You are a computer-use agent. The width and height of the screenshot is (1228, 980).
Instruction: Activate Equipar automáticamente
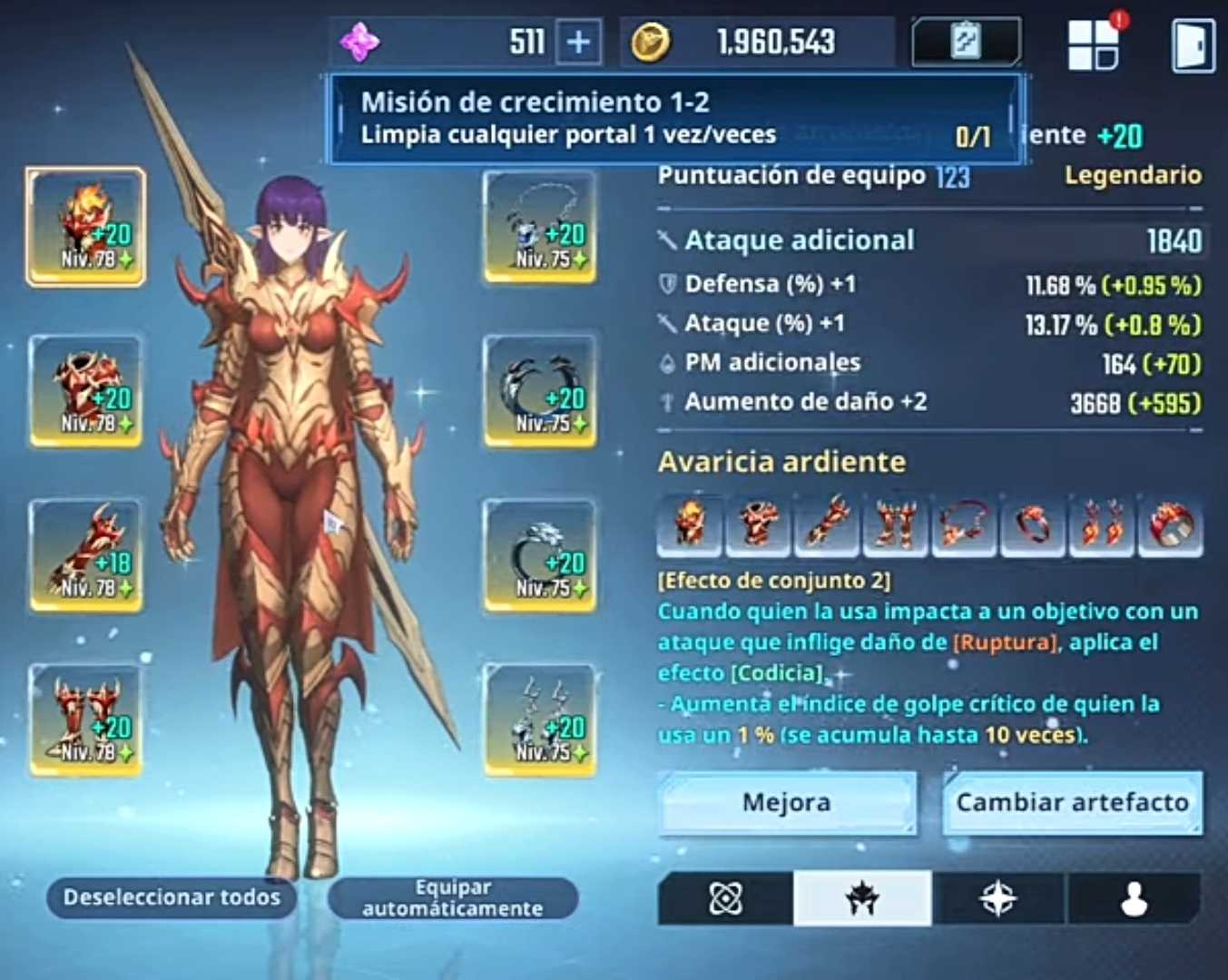[x=452, y=897]
